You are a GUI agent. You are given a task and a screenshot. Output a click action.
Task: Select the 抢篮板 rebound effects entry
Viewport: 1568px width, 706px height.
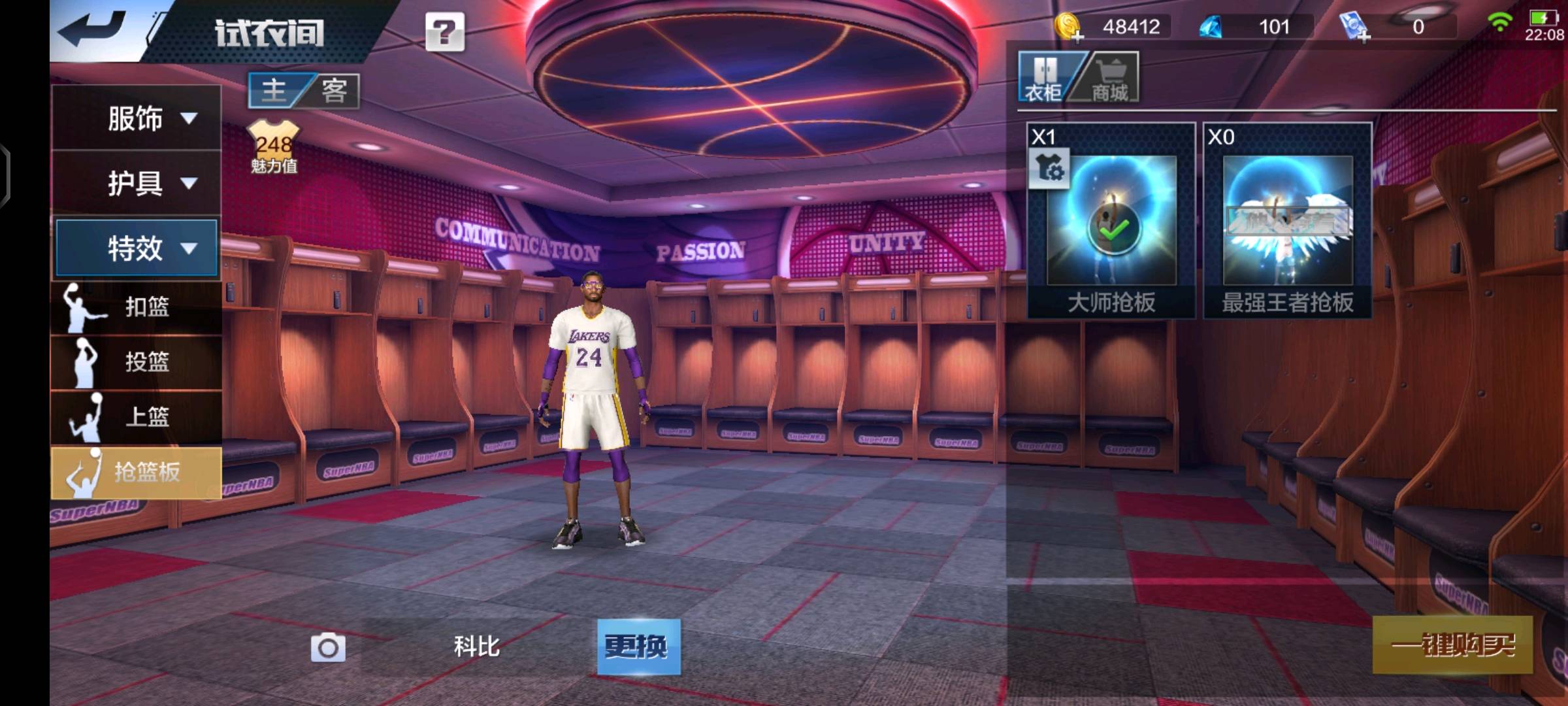tap(136, 472)
